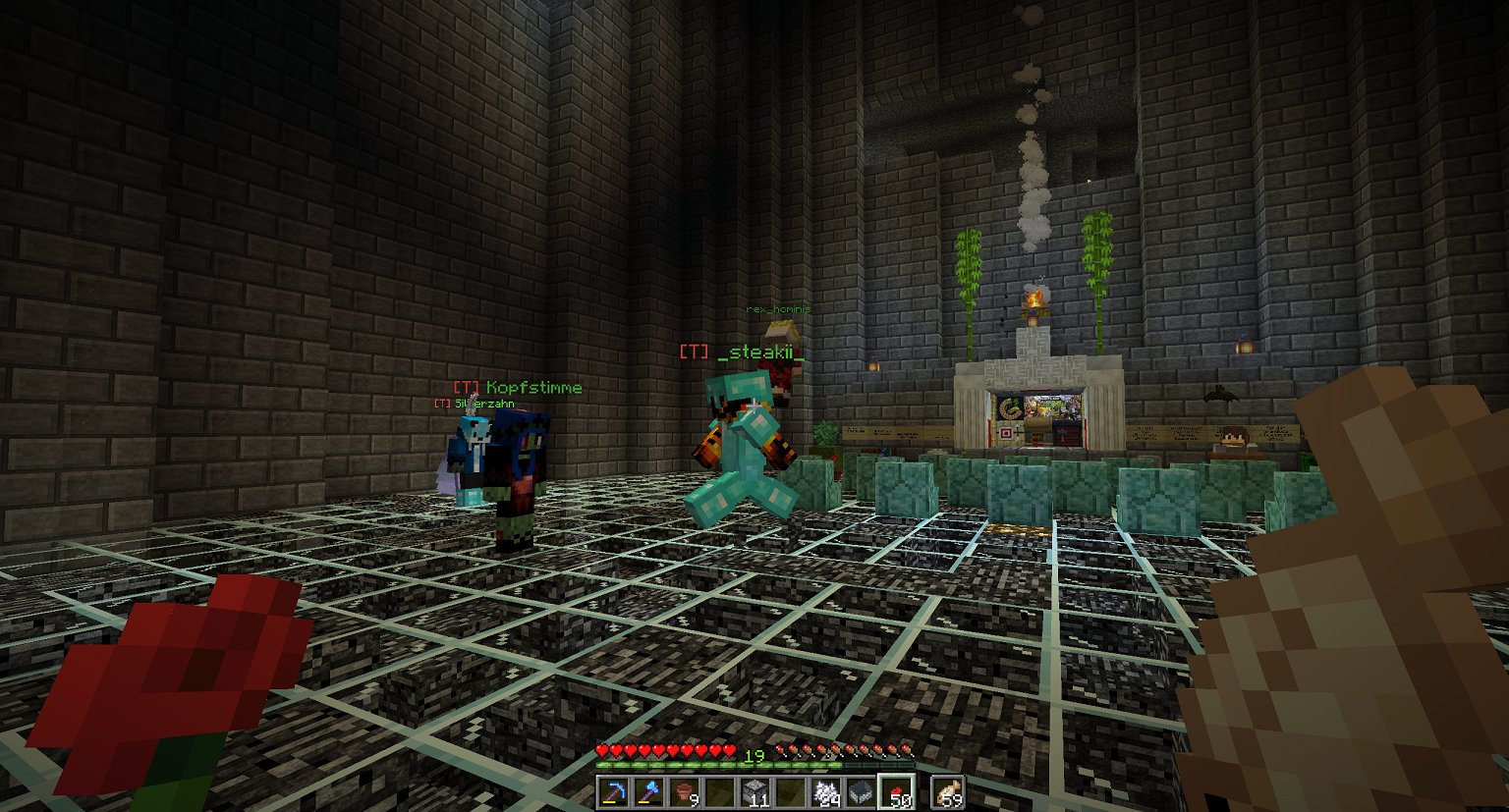Choose the flower pot stack of 9

pyautogui.click(x=685, y=792)
